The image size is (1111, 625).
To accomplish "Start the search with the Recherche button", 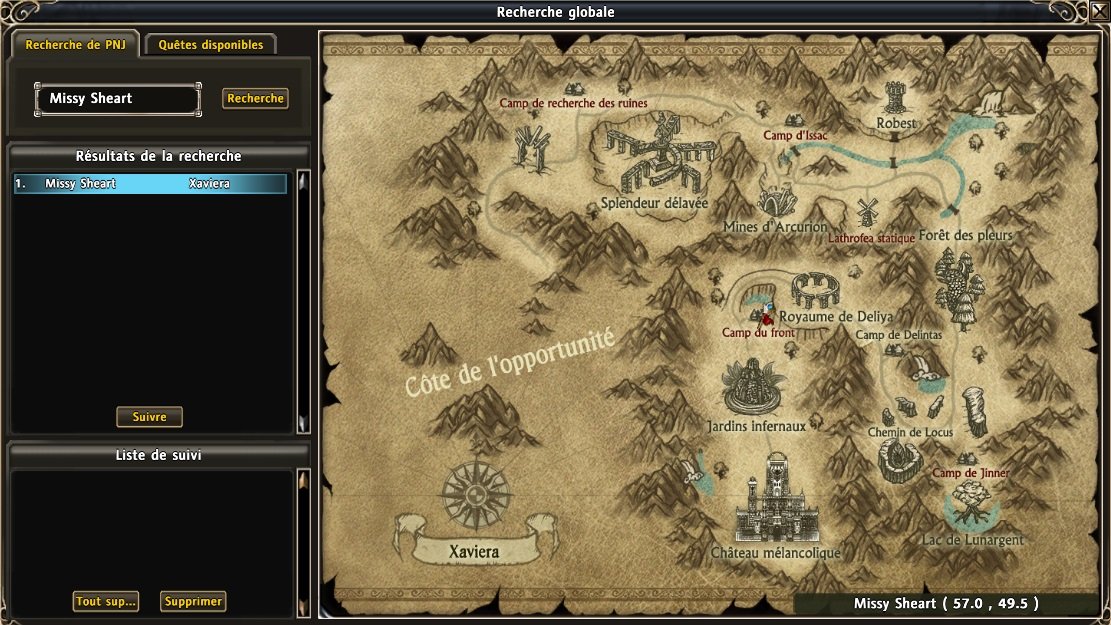I will pos(255,99).
